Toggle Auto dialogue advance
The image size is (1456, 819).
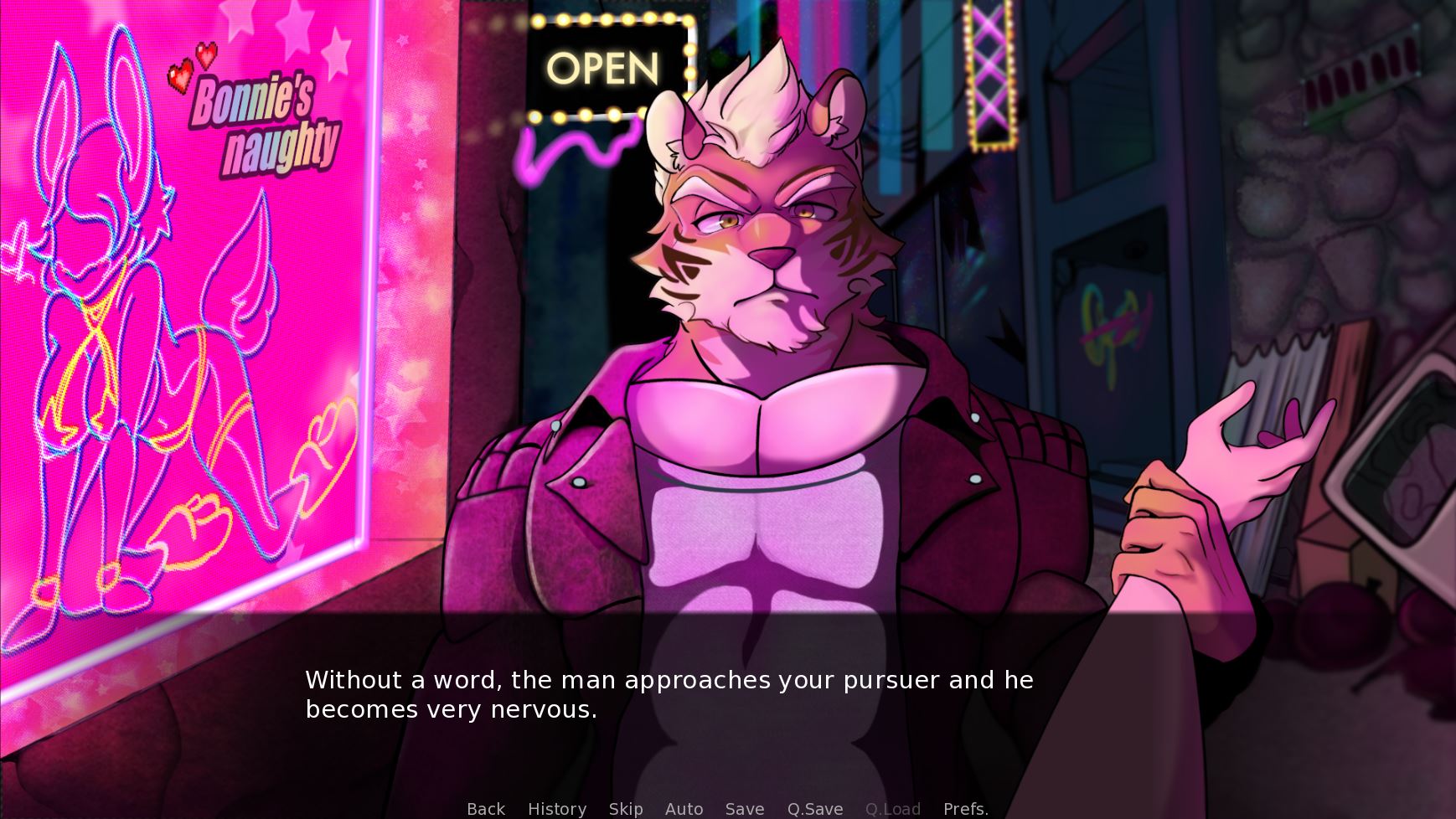tap(684, 809)
